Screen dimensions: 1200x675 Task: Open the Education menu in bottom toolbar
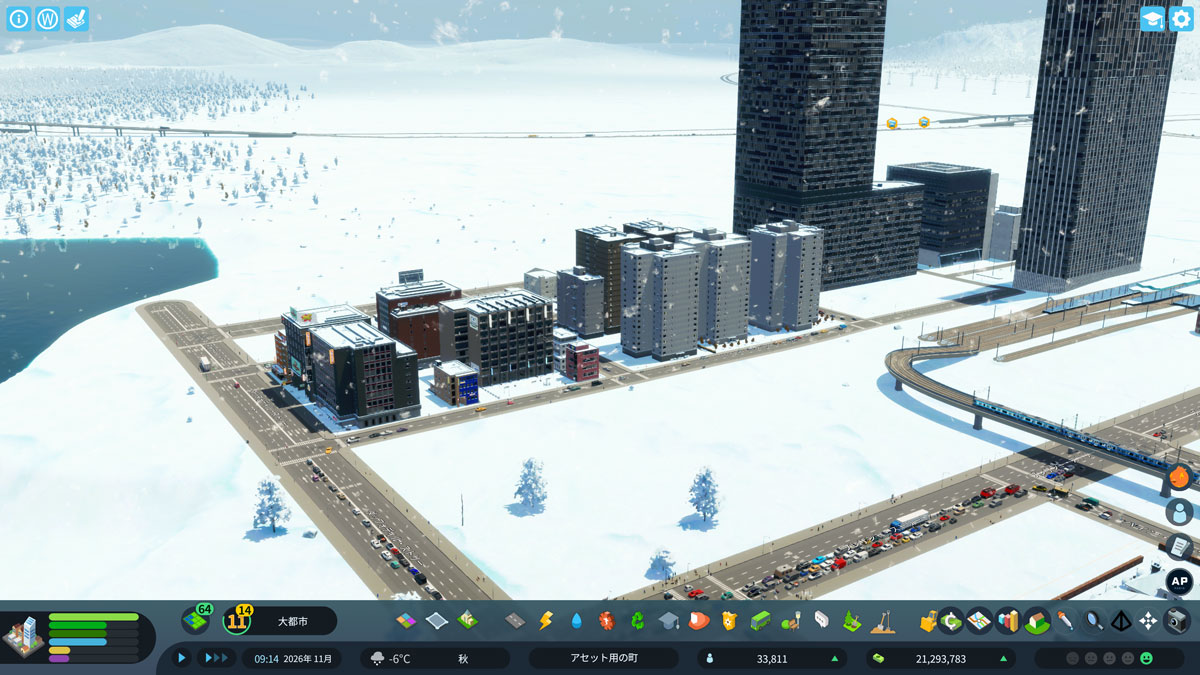point(668,621)
